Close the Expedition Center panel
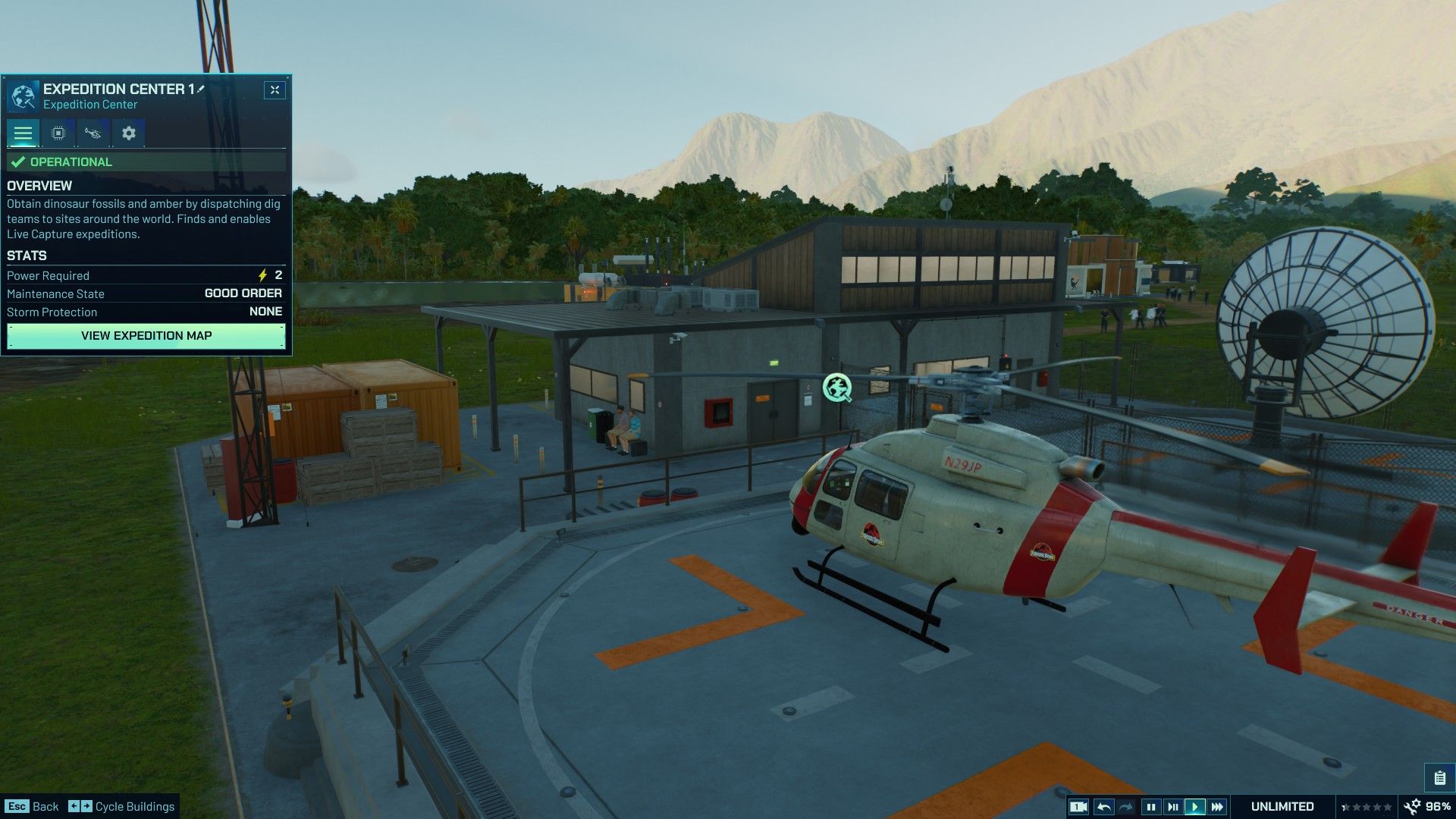The image size is (1456, 819). (275, 90)
